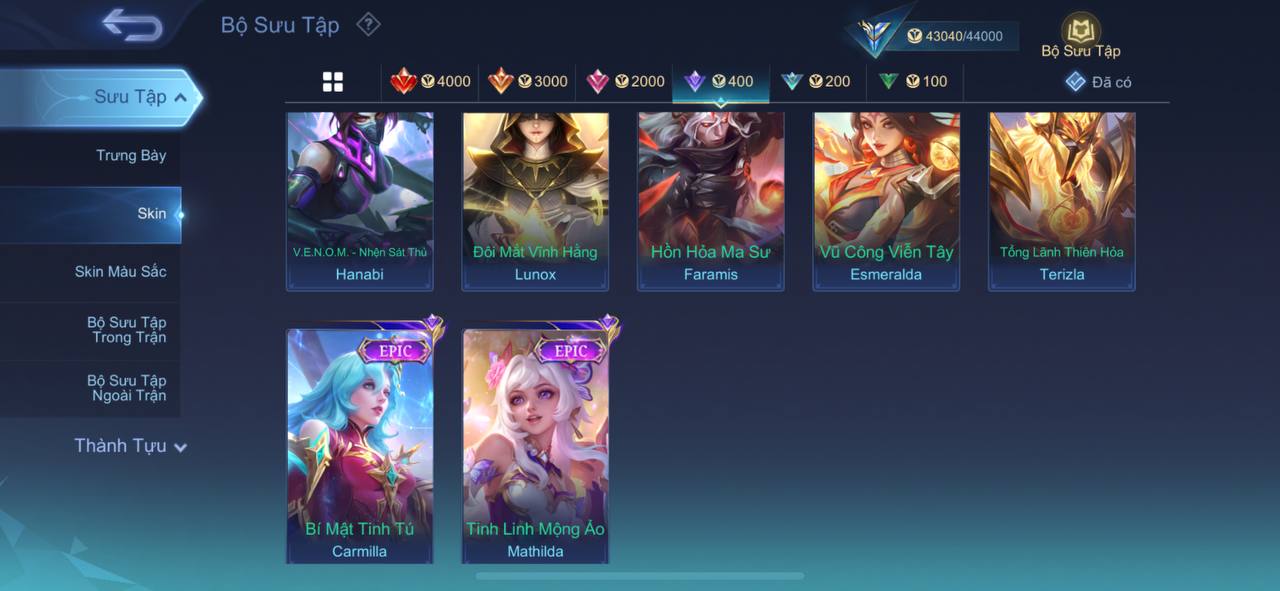
Task: Open the collection help question mark
Action: [x=369, y=24]
